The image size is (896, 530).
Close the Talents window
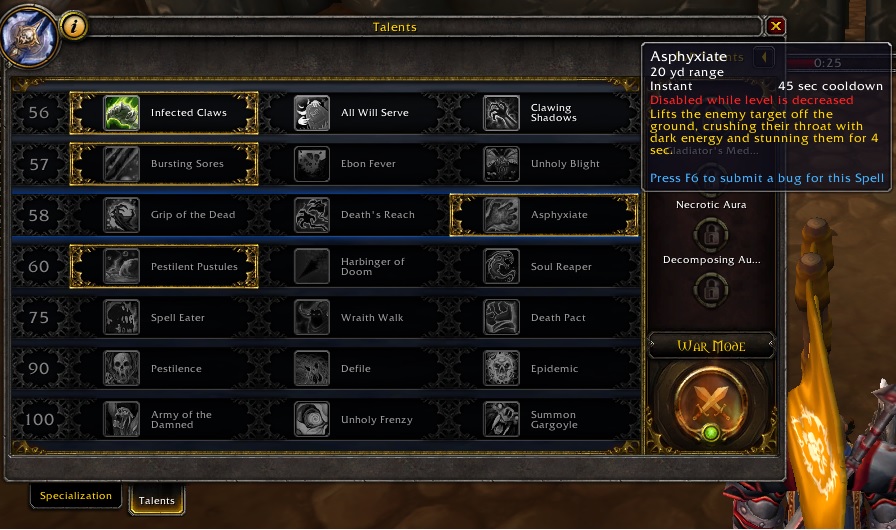click(x=776, y=27)
